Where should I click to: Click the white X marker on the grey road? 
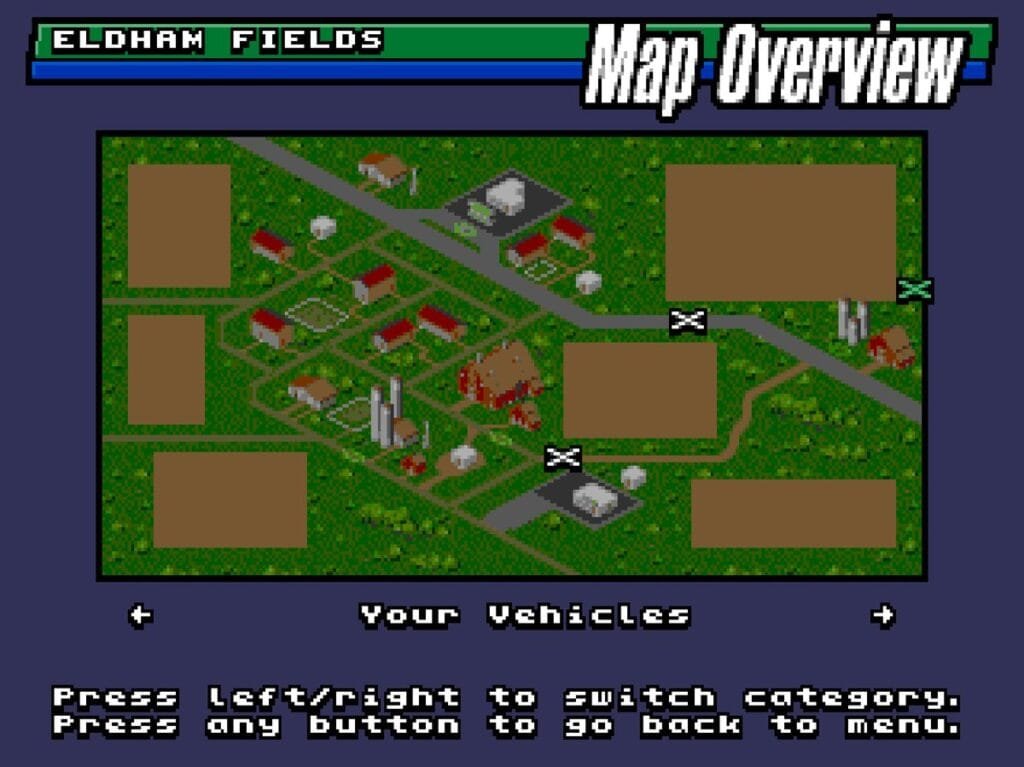tap(688, 321)
